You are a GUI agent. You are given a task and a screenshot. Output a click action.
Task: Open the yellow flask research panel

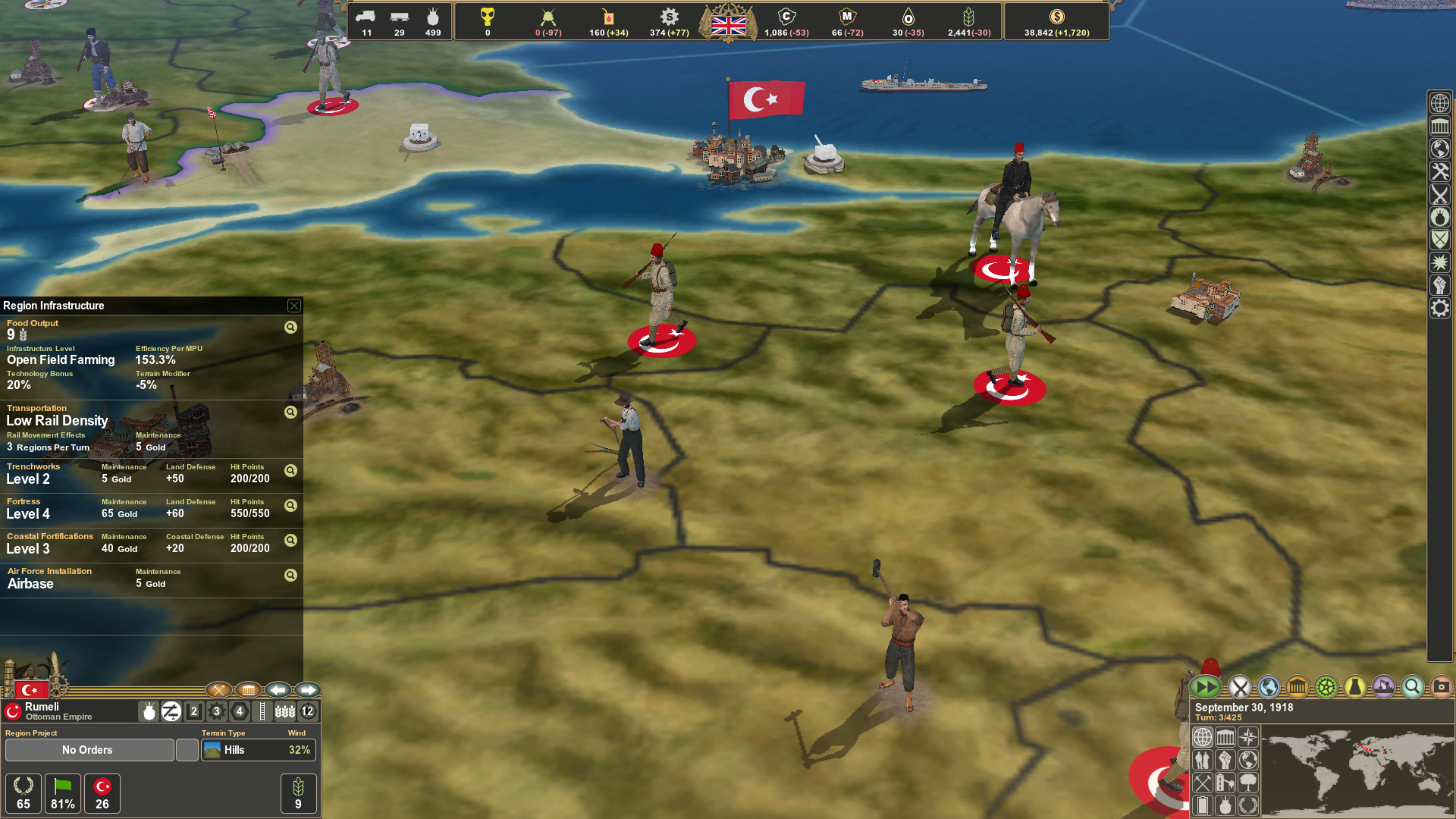pyautogui.click(x=1354, y=687)
